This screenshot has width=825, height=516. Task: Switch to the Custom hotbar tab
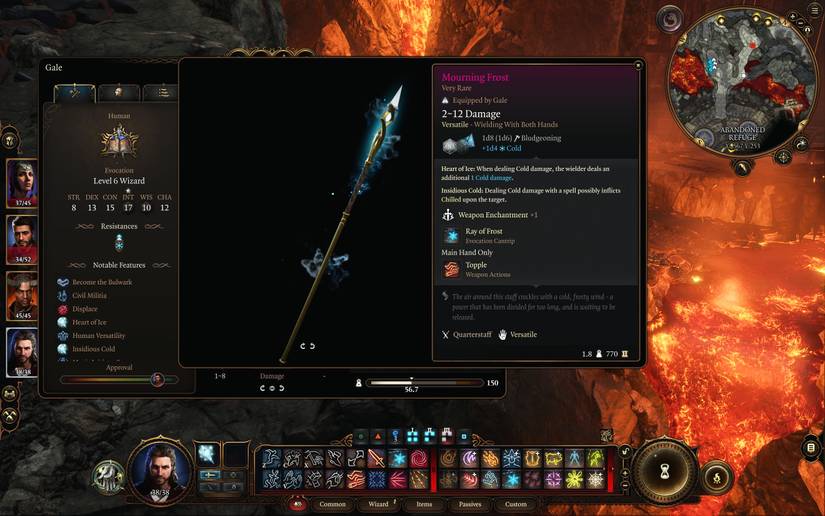(x=516, y=504)
